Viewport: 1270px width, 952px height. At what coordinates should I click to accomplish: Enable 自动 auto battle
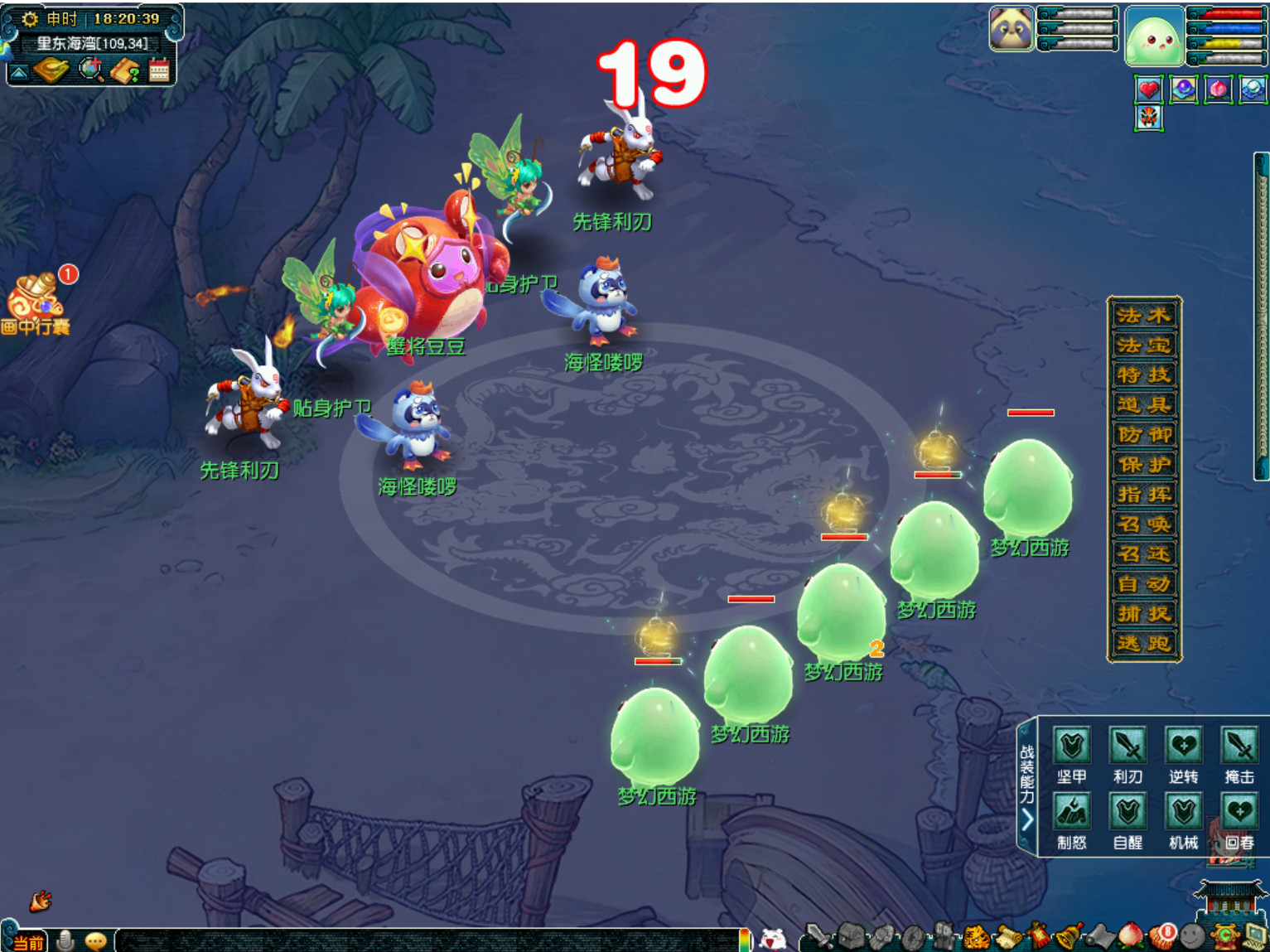point(1144,583)
